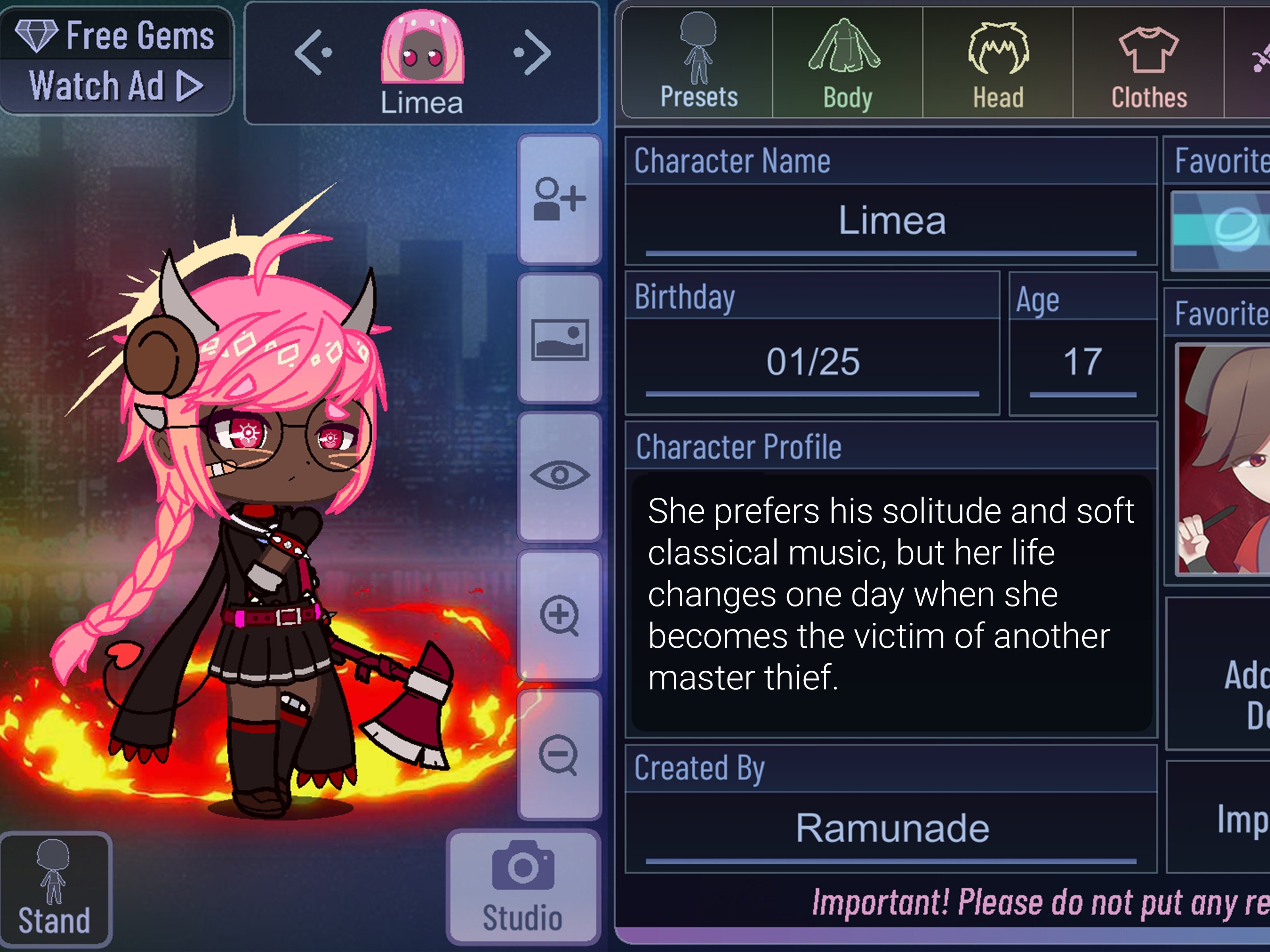Image resolution: width=1270 pixels, height=952 pixels.
Task: Watch an ad for free gems
Action: point(116,86)
